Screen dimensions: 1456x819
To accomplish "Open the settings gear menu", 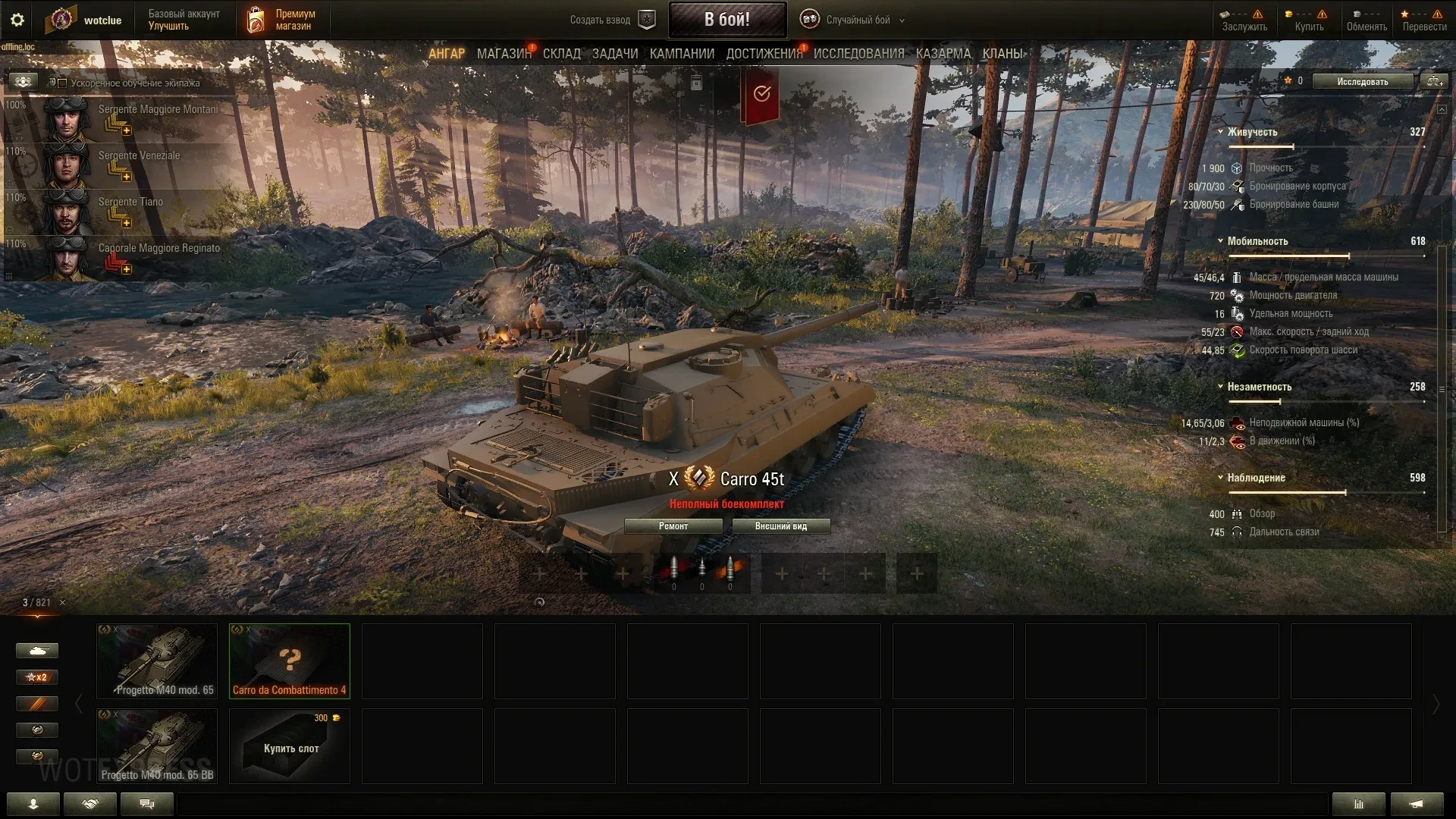I will coord(17,20).
